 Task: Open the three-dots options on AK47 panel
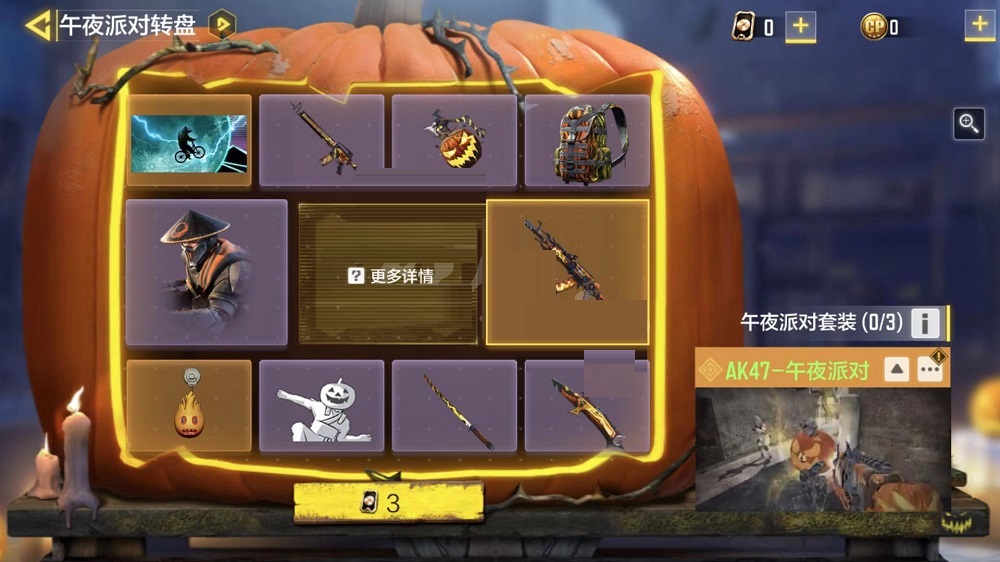point(930,369)
